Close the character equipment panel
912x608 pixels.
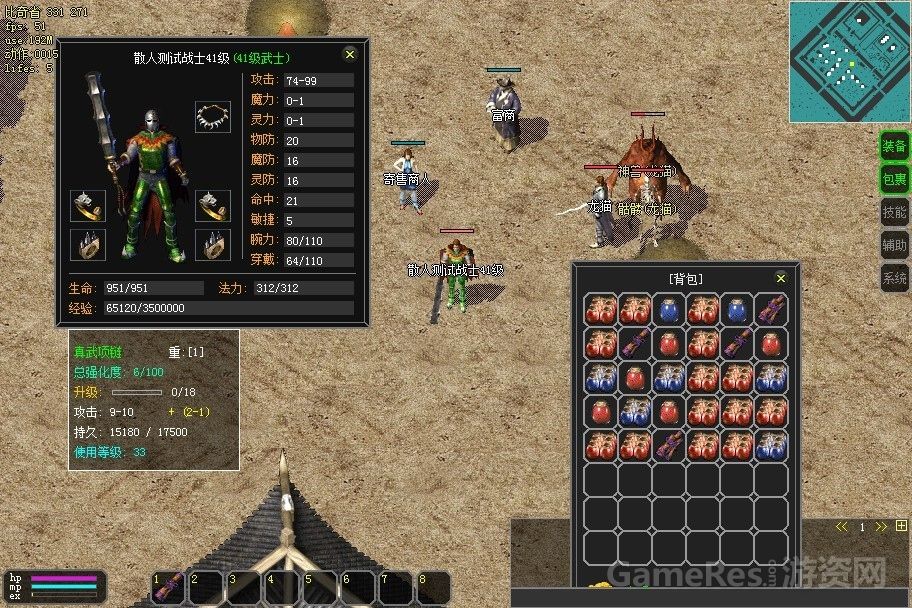(x=350, y=55)
